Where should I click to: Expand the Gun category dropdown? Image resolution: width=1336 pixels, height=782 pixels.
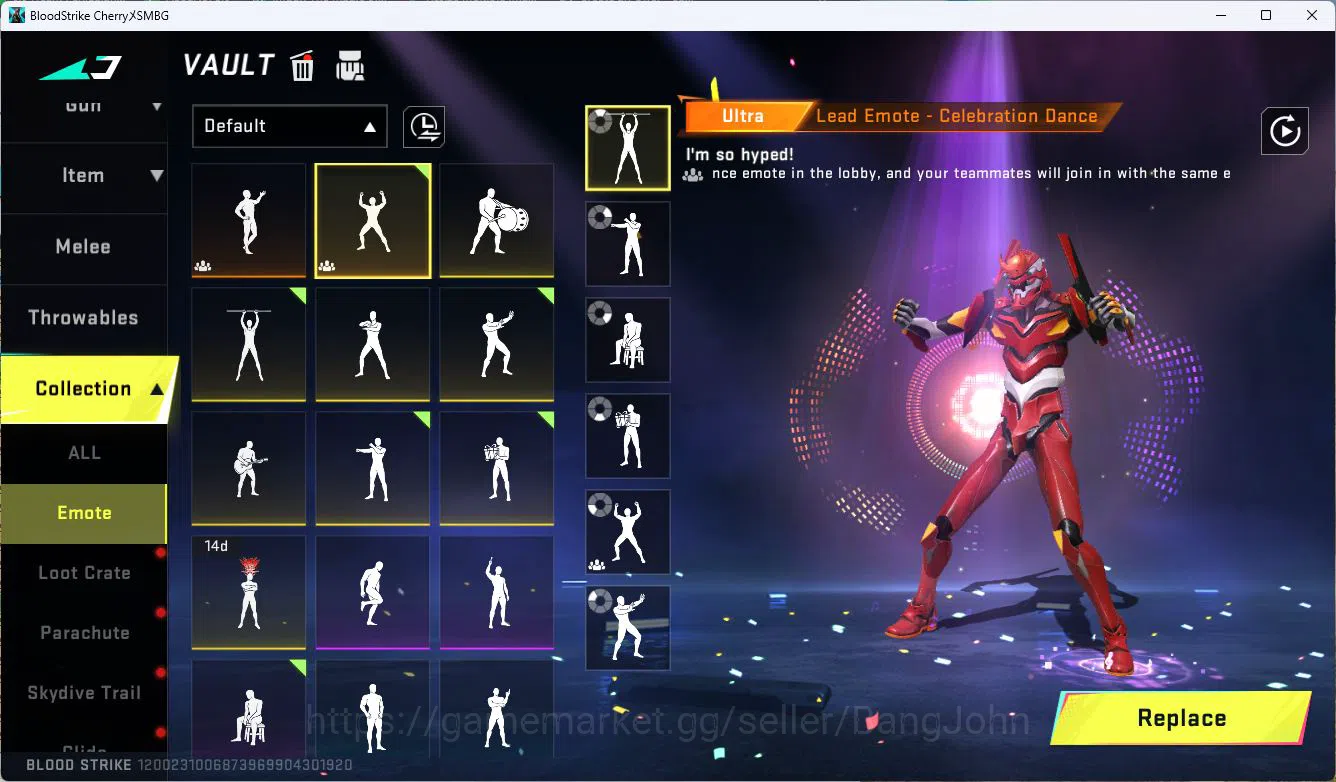(84, 105)
